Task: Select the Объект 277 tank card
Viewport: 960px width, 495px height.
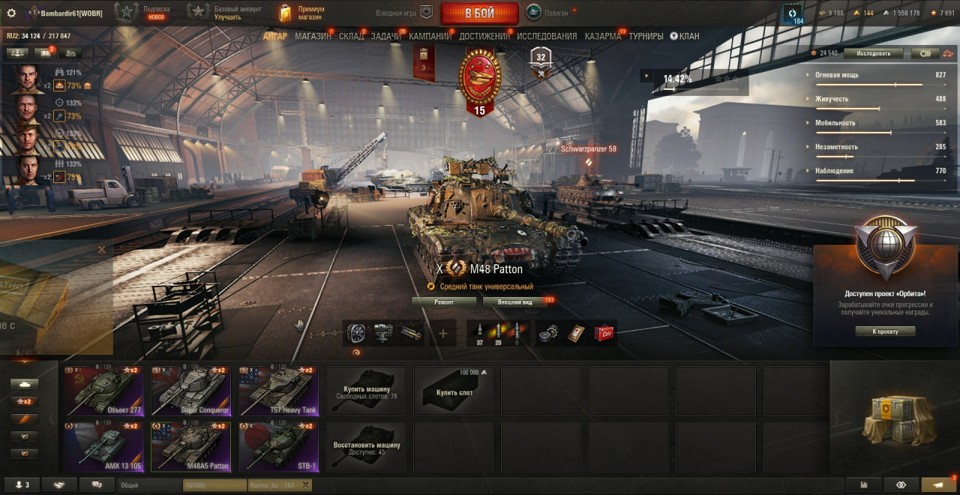Action: coord(104,390)
